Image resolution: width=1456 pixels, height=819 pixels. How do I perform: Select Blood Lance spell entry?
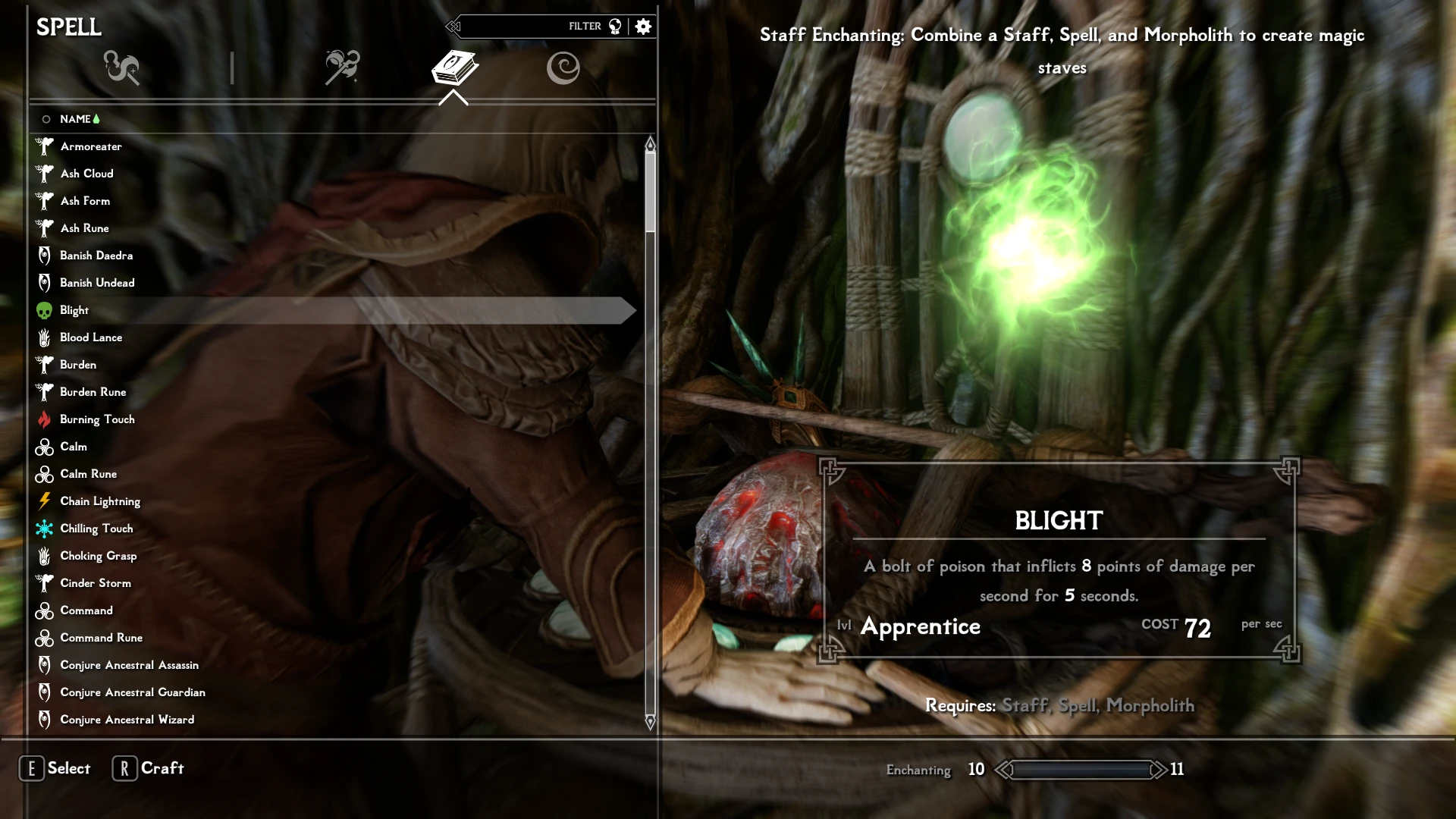(91, 337)
